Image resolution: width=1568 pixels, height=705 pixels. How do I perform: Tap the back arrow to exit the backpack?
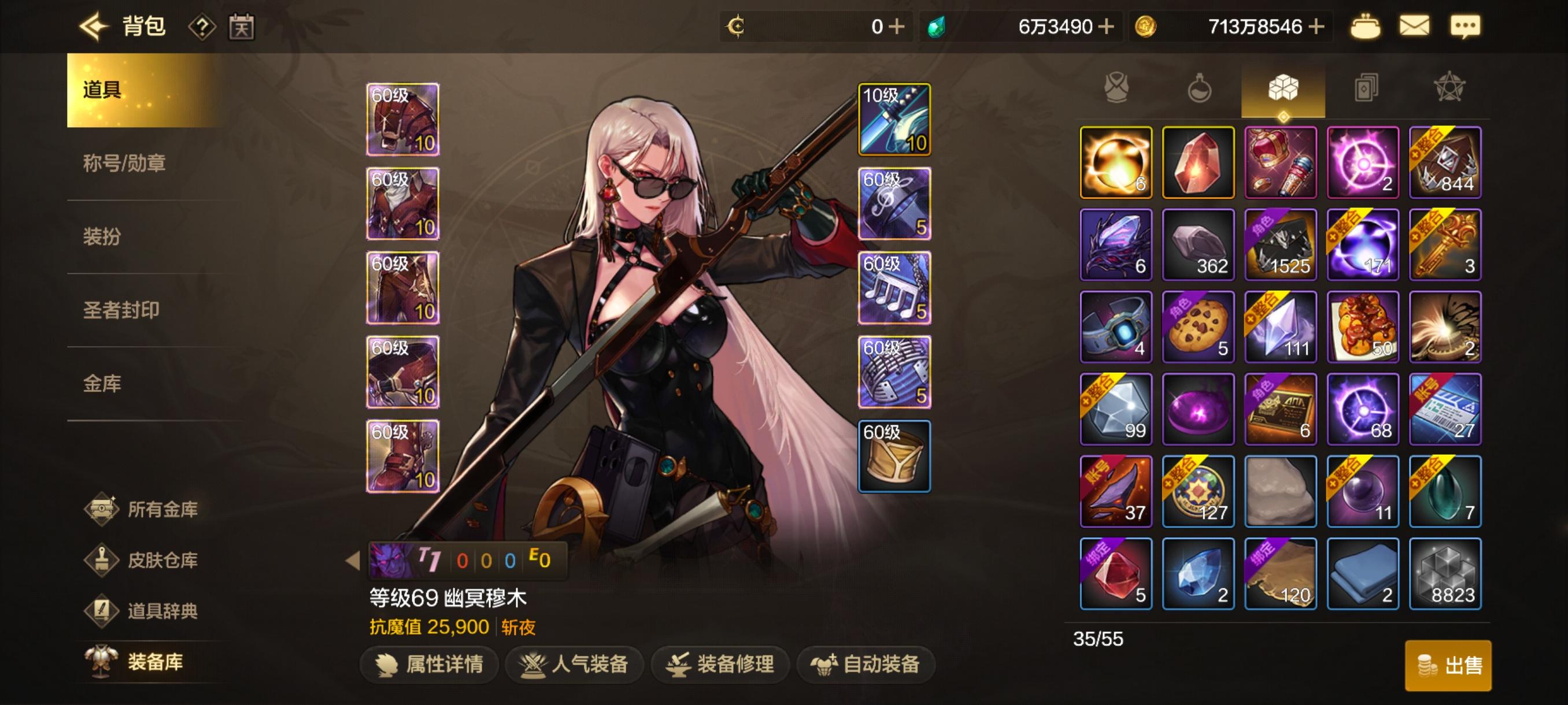click(93, 26)
